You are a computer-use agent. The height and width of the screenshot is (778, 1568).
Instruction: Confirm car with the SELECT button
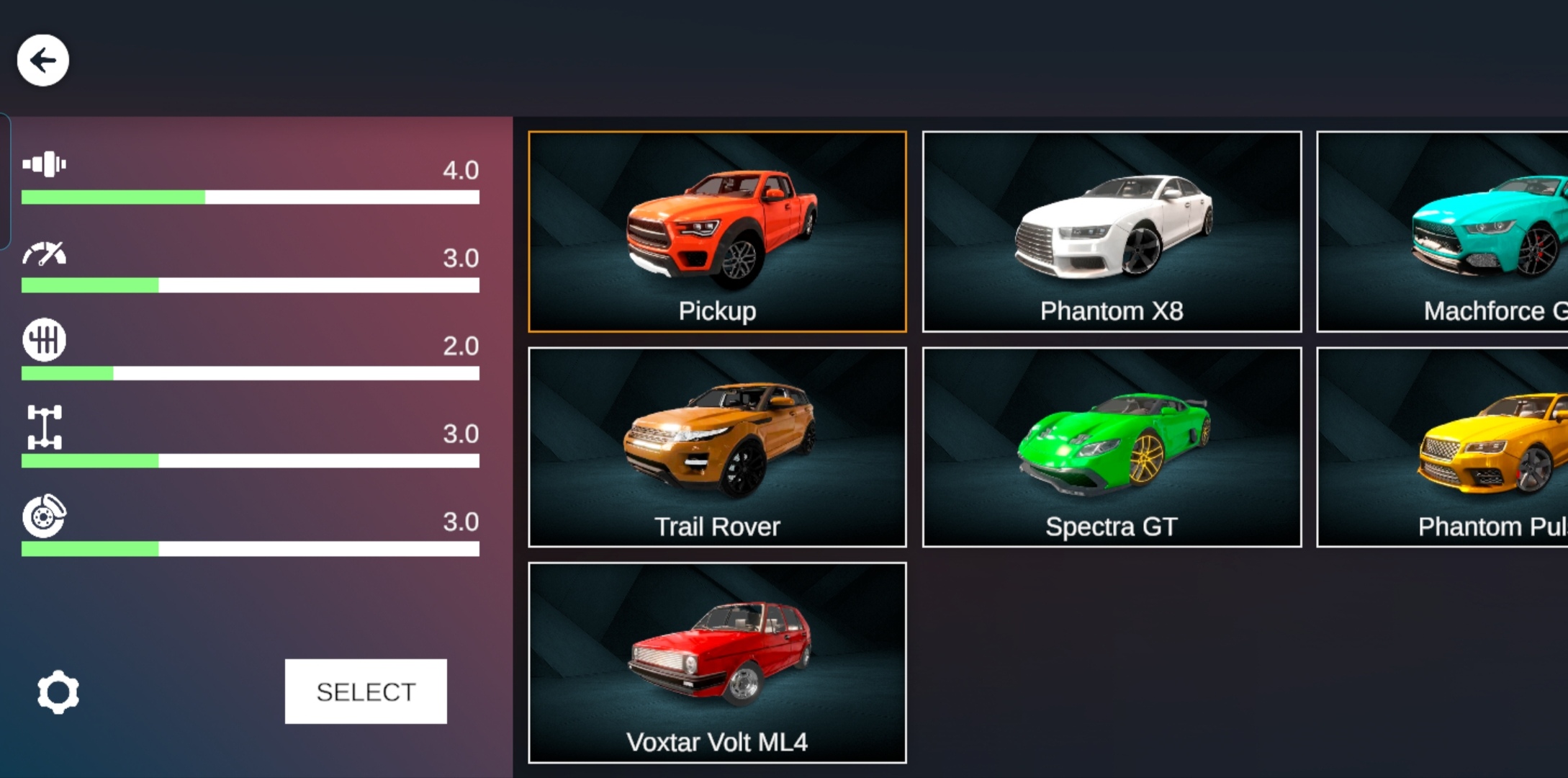[366, 692]
